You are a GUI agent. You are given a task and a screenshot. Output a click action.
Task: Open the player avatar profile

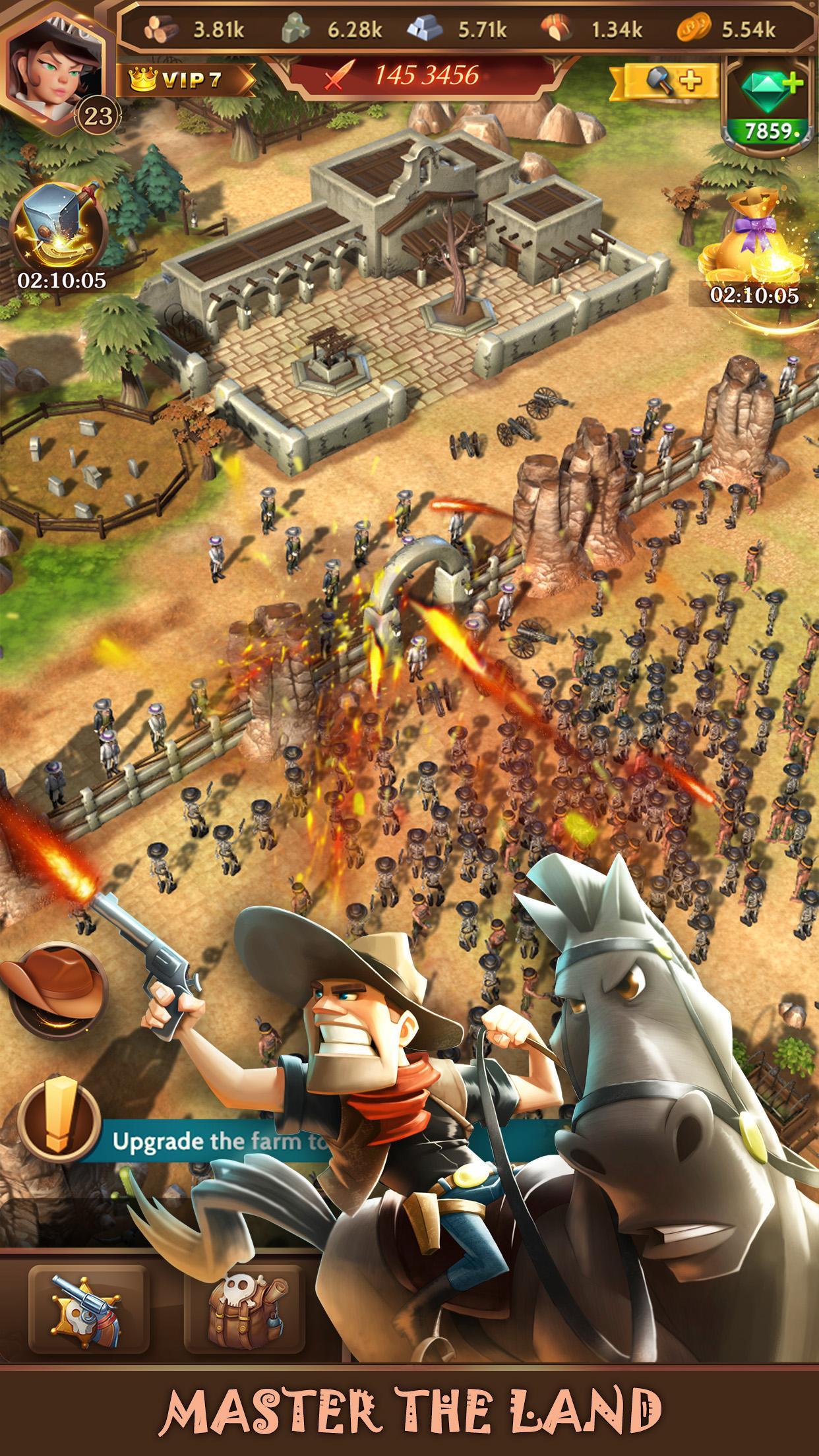pos(56,66)
